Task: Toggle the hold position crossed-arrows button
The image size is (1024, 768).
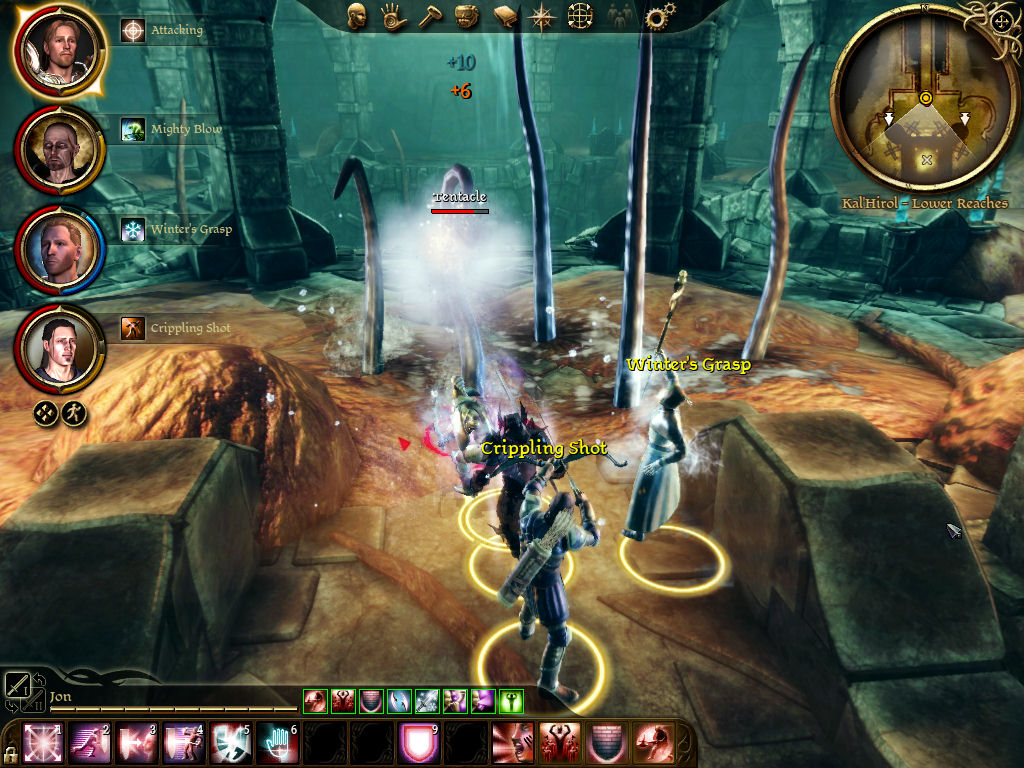Action: click(x=46, y=412)
